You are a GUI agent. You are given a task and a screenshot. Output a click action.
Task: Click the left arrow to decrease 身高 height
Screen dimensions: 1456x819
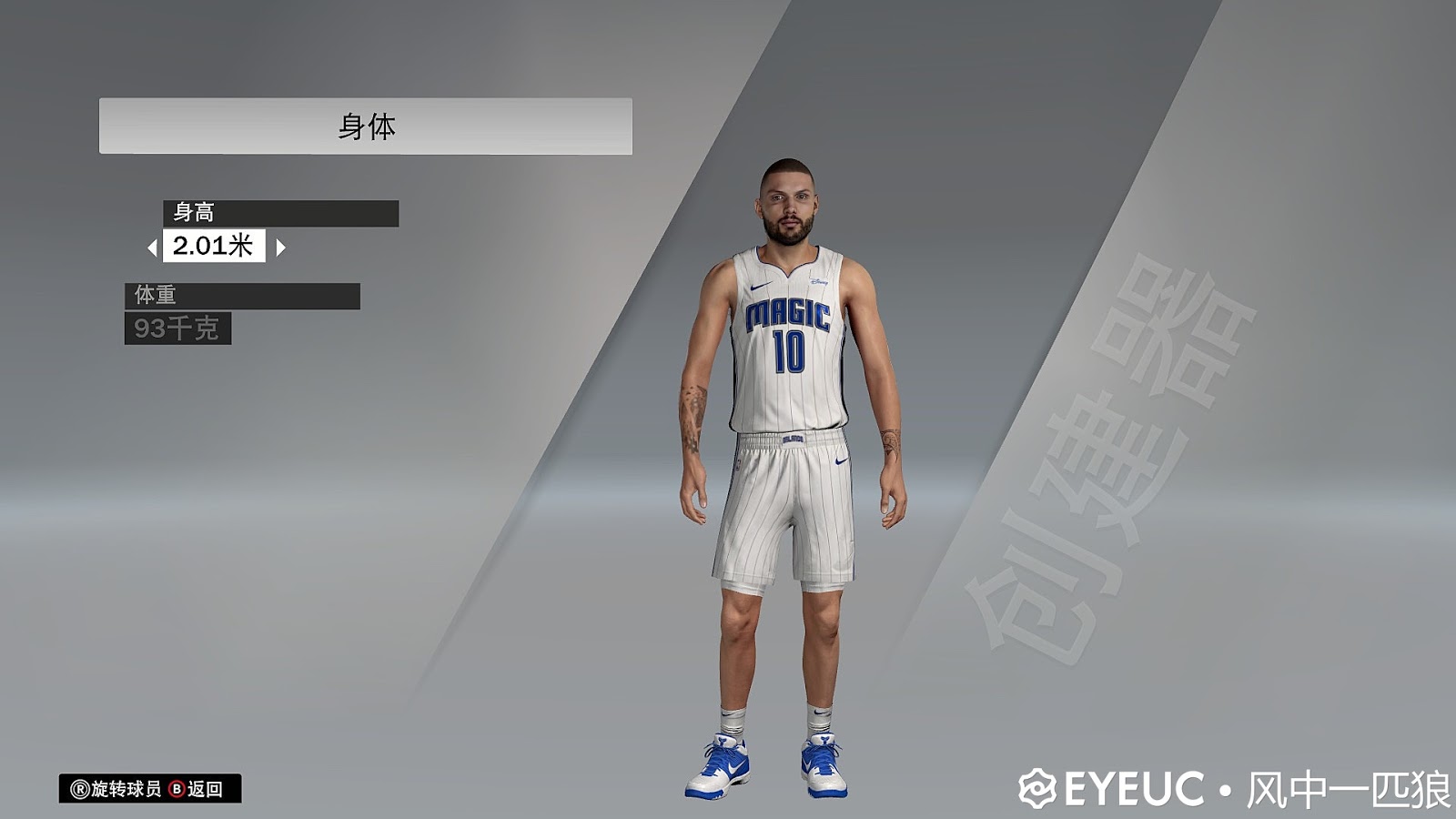pos(155,246)
